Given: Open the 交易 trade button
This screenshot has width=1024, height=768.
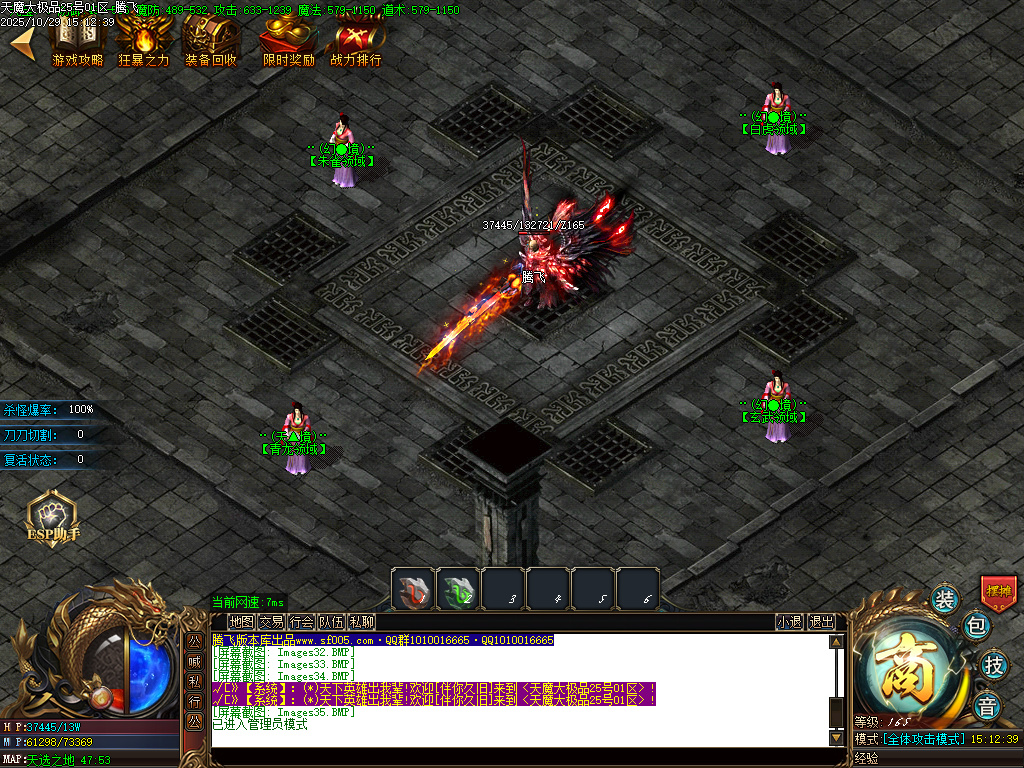Looking at the screenshot, I should [271, 622].
